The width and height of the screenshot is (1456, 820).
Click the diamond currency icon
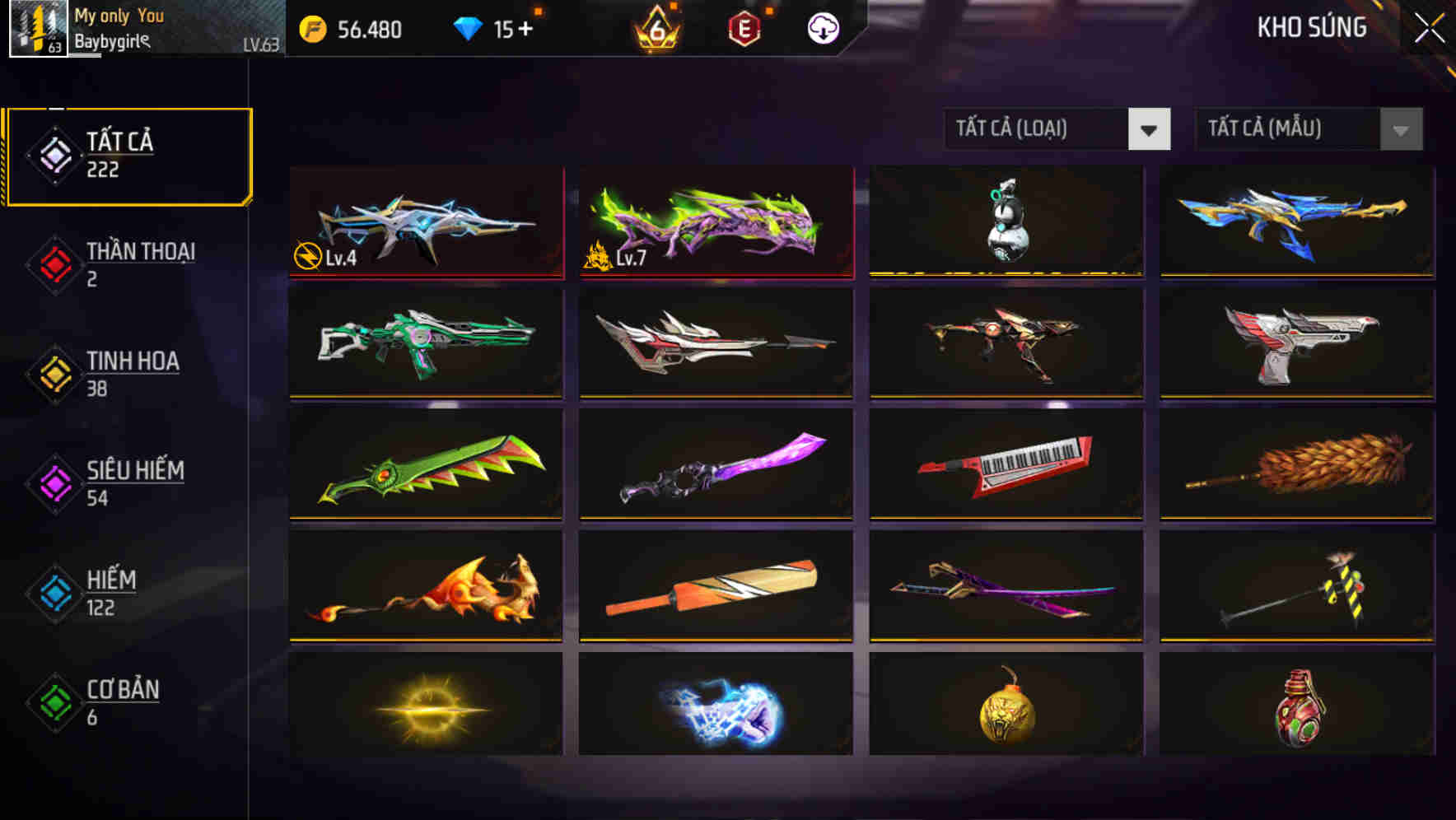point(469,28)
